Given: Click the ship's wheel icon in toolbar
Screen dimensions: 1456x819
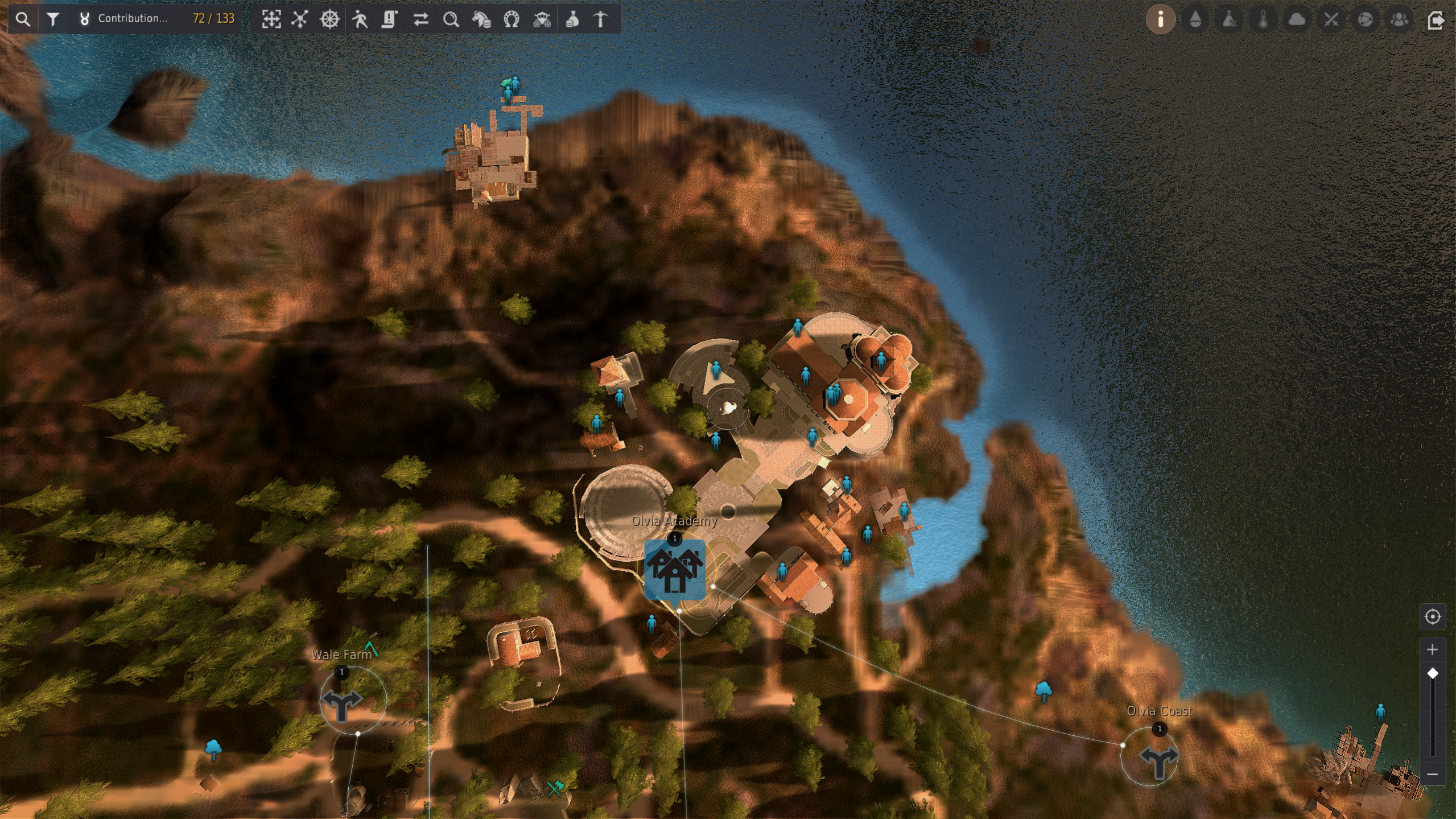Looking at the screenshot, I should tap(329, 19).
